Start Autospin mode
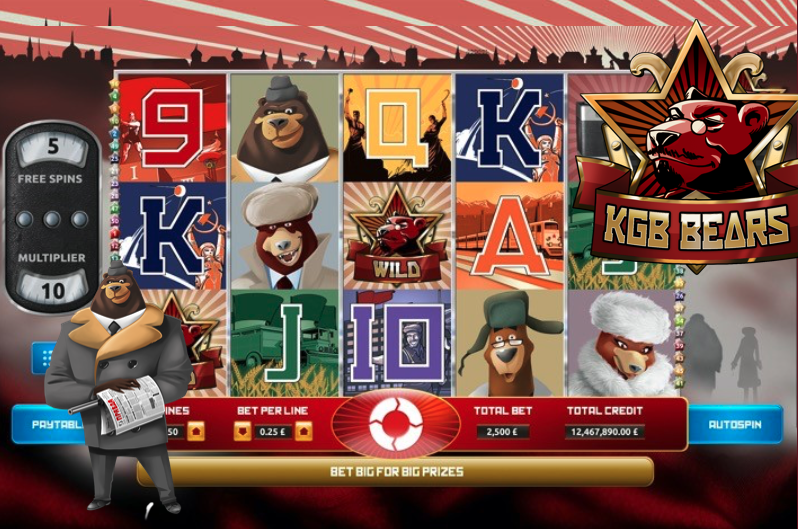The image size is (798, 529). tap(734, 424)
